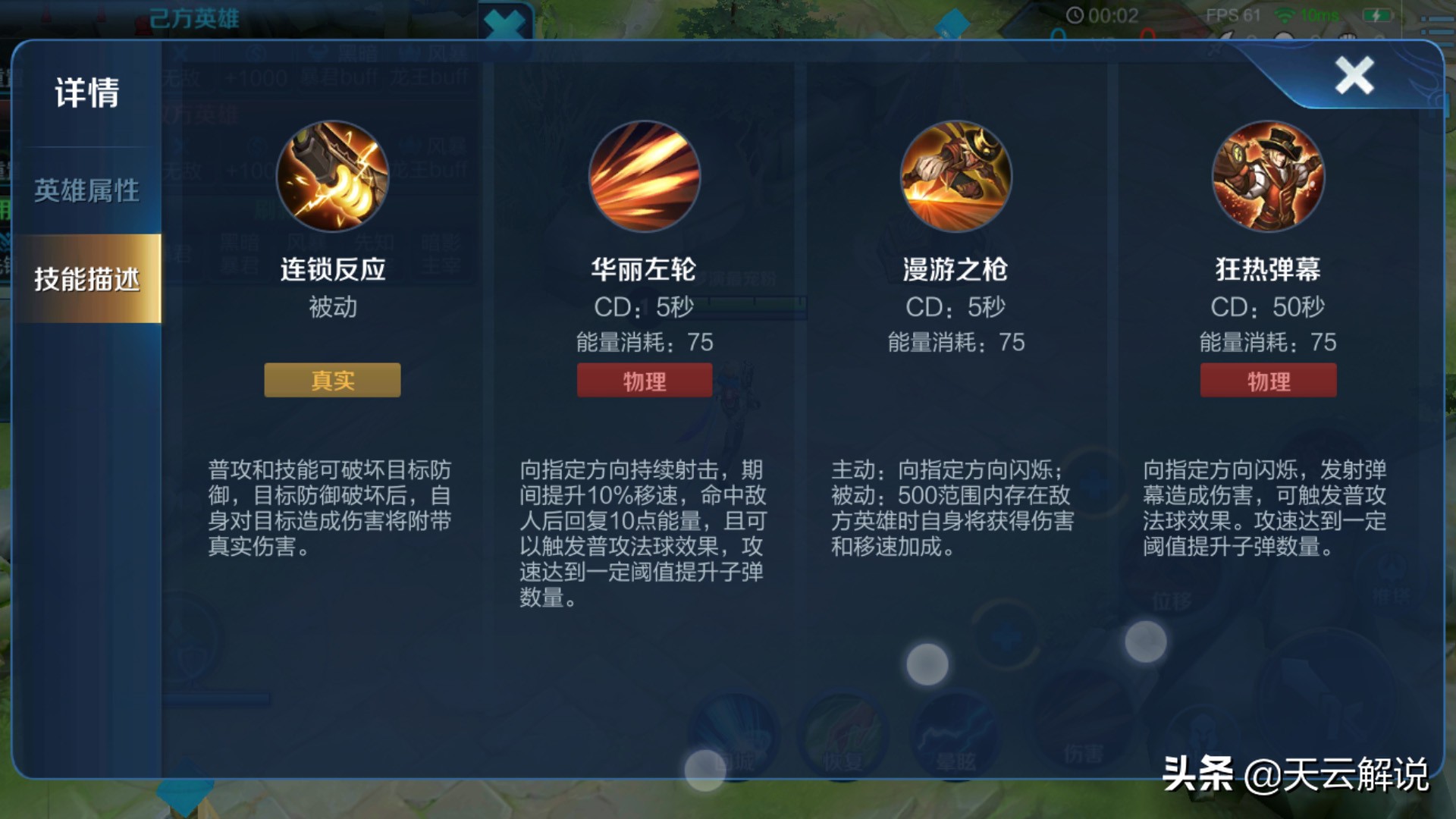
Task: Toggle the 龙王buff option
Action: [x=428, y=76]
